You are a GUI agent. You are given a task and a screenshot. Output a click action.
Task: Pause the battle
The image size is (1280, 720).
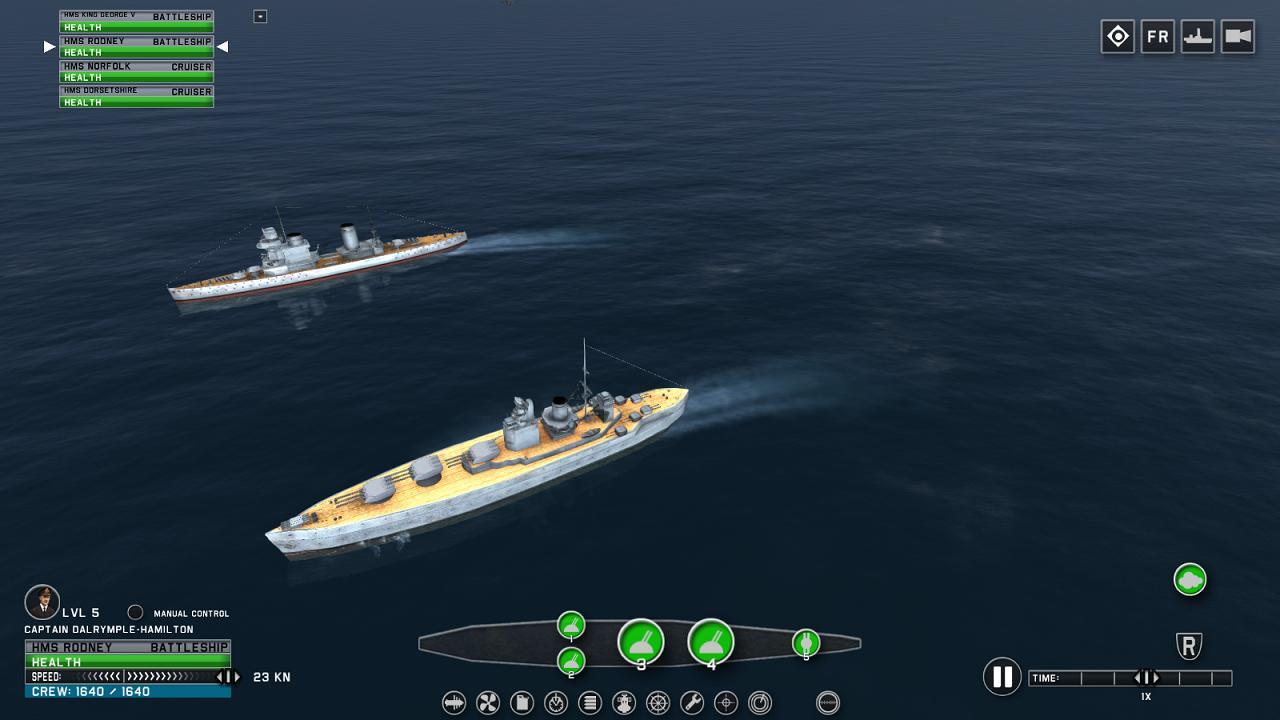coord(1001,677)
